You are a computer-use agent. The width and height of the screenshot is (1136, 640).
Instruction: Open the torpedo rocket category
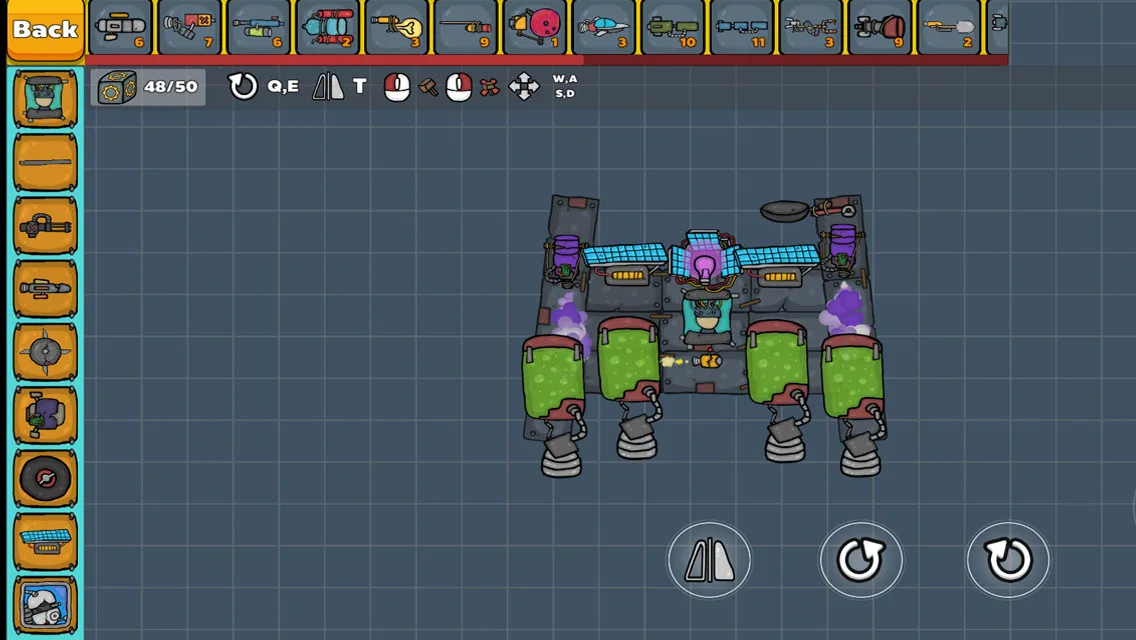click(45, 289)
